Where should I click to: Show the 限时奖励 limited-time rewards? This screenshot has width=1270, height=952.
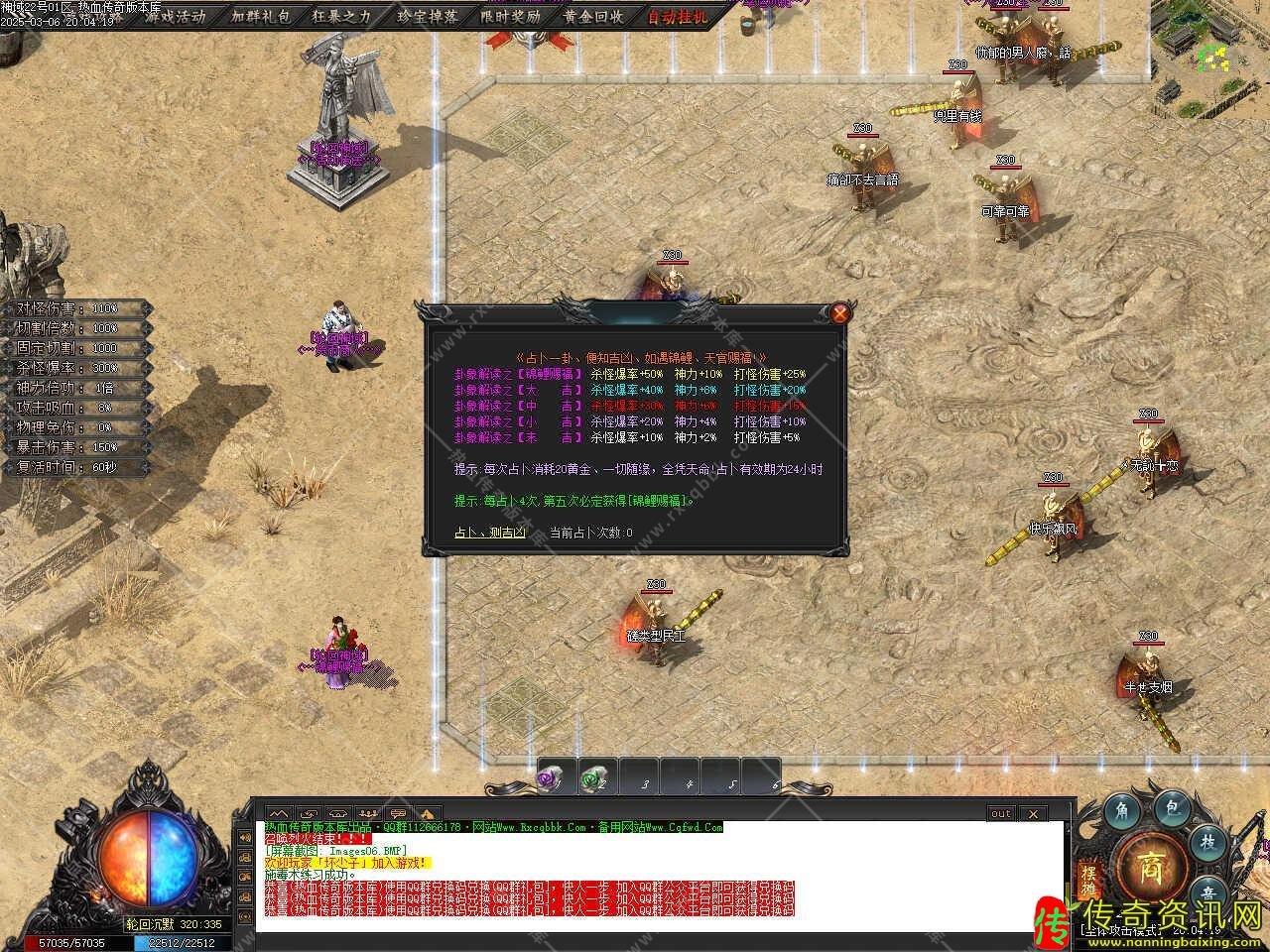coord(510,16)
